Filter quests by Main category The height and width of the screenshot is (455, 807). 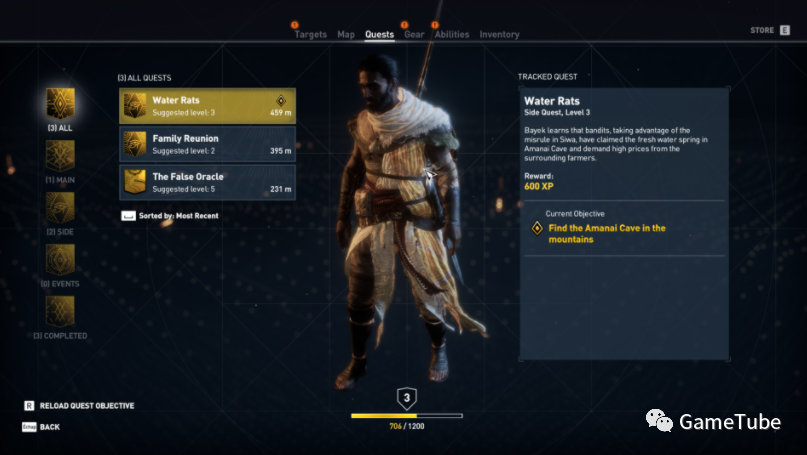coord(60,157)
